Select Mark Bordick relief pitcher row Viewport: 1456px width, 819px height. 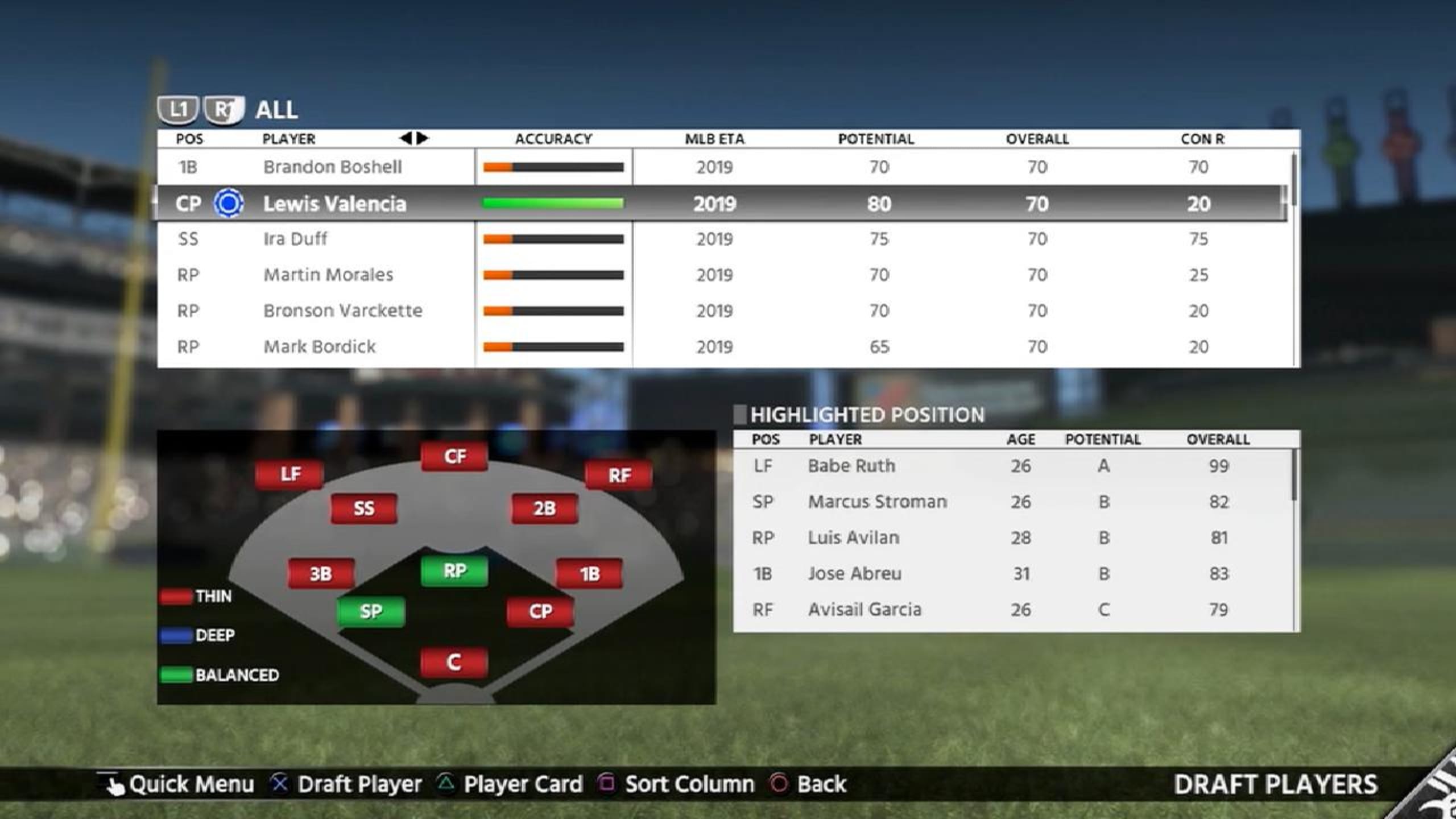(319, 347)
